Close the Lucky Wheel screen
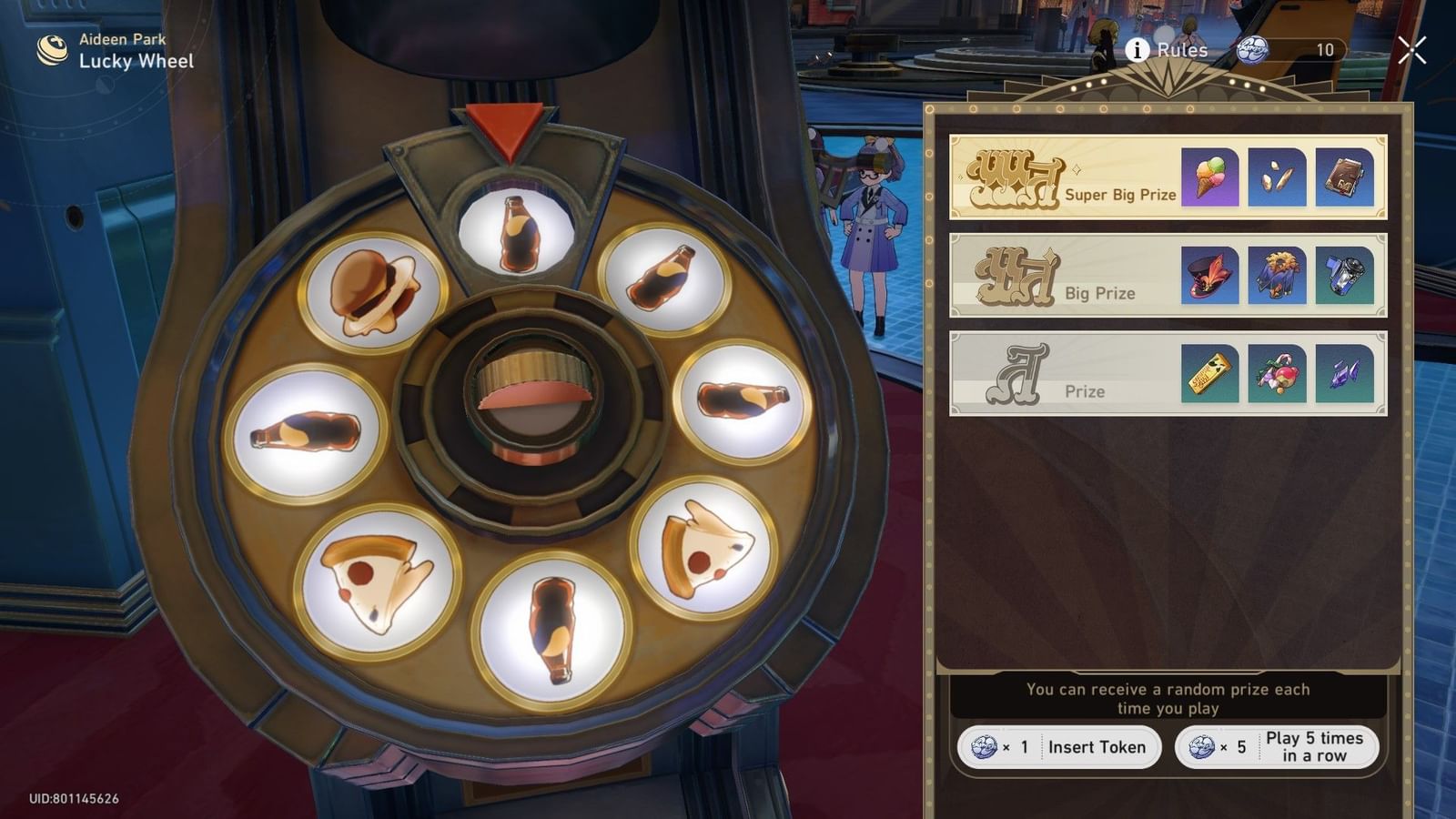This screenshot has height=819, width=1456. coord(1414,51)
